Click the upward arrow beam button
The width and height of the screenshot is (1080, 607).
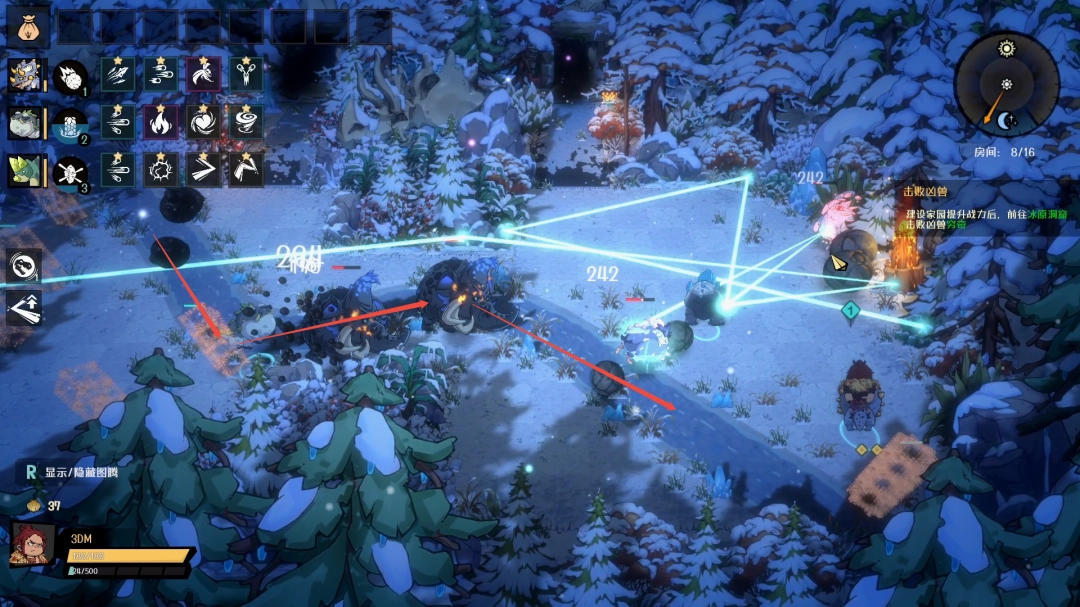[x=23, y=308]
